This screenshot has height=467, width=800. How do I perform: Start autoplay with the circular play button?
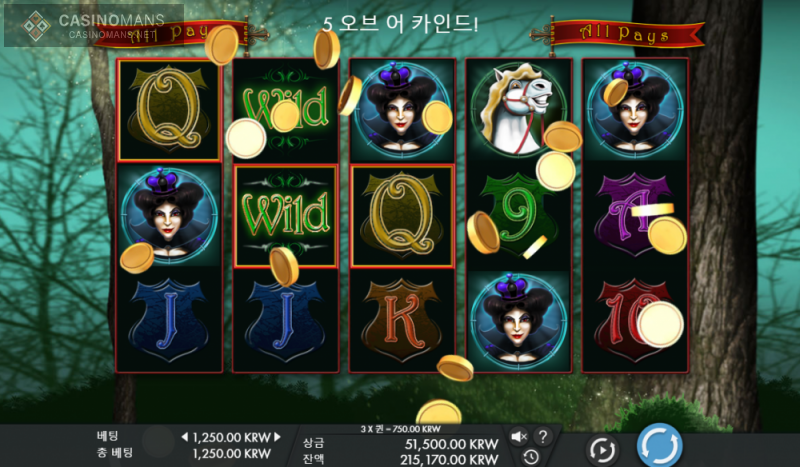click(602, 449)
